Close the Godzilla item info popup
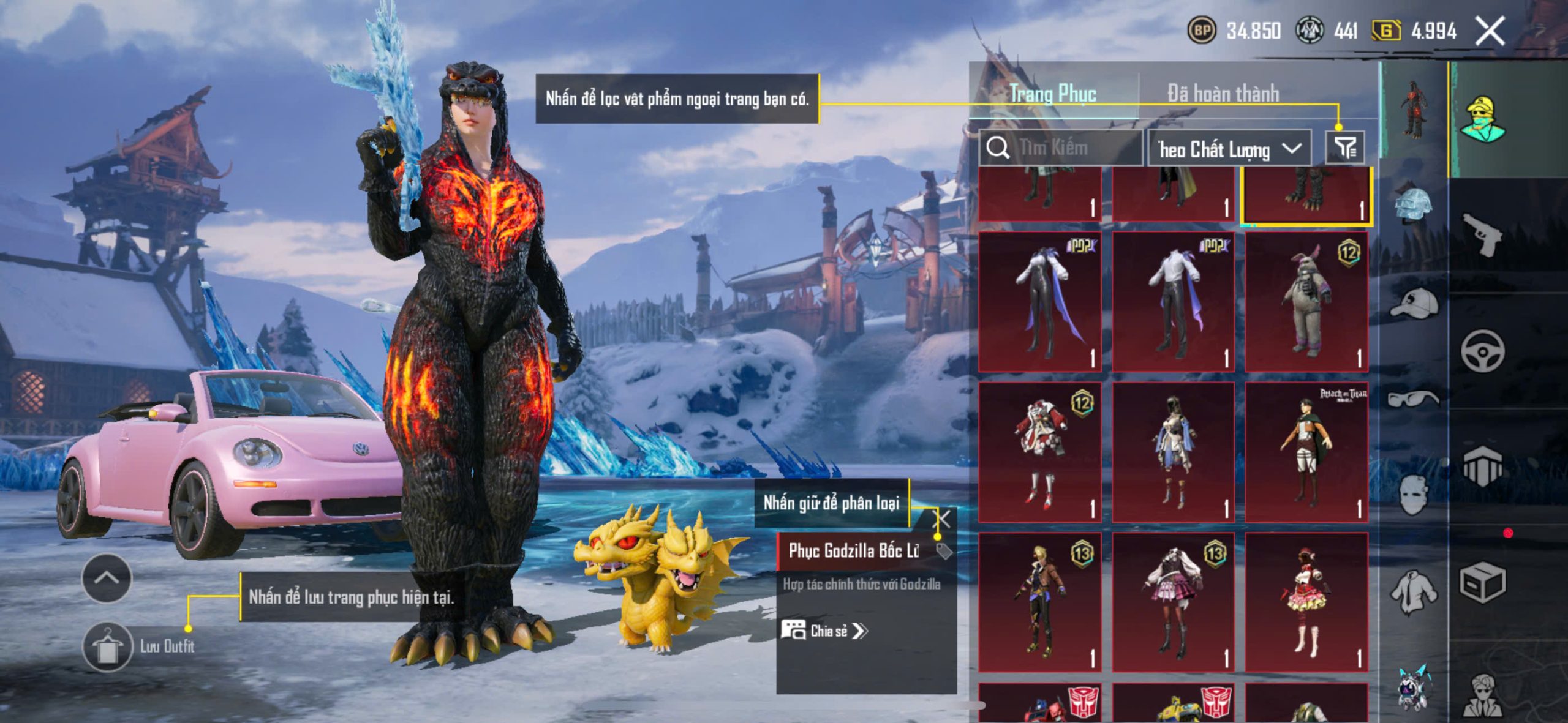Viewport: 1568px width, 723px height. 942,520
